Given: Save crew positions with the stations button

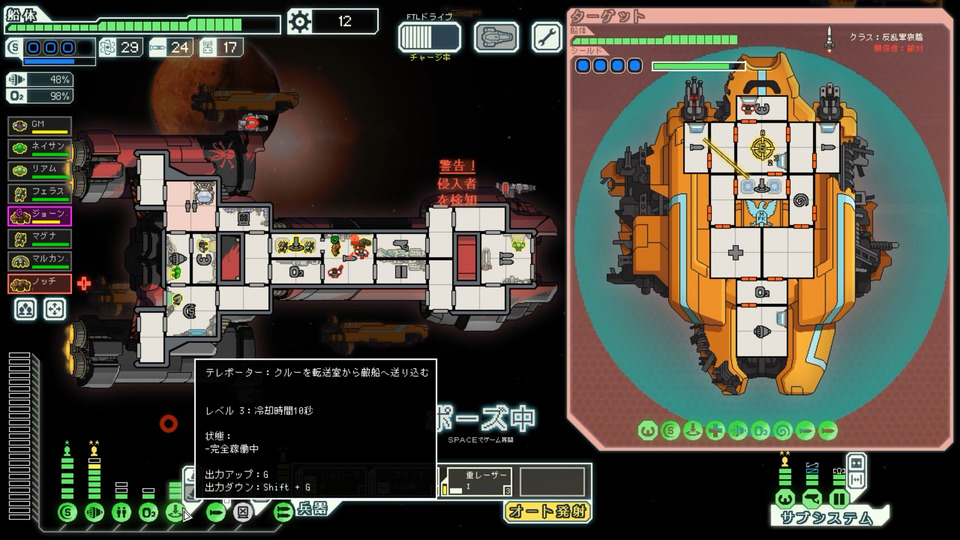Looking at the screenshot, I should (26, 310).
